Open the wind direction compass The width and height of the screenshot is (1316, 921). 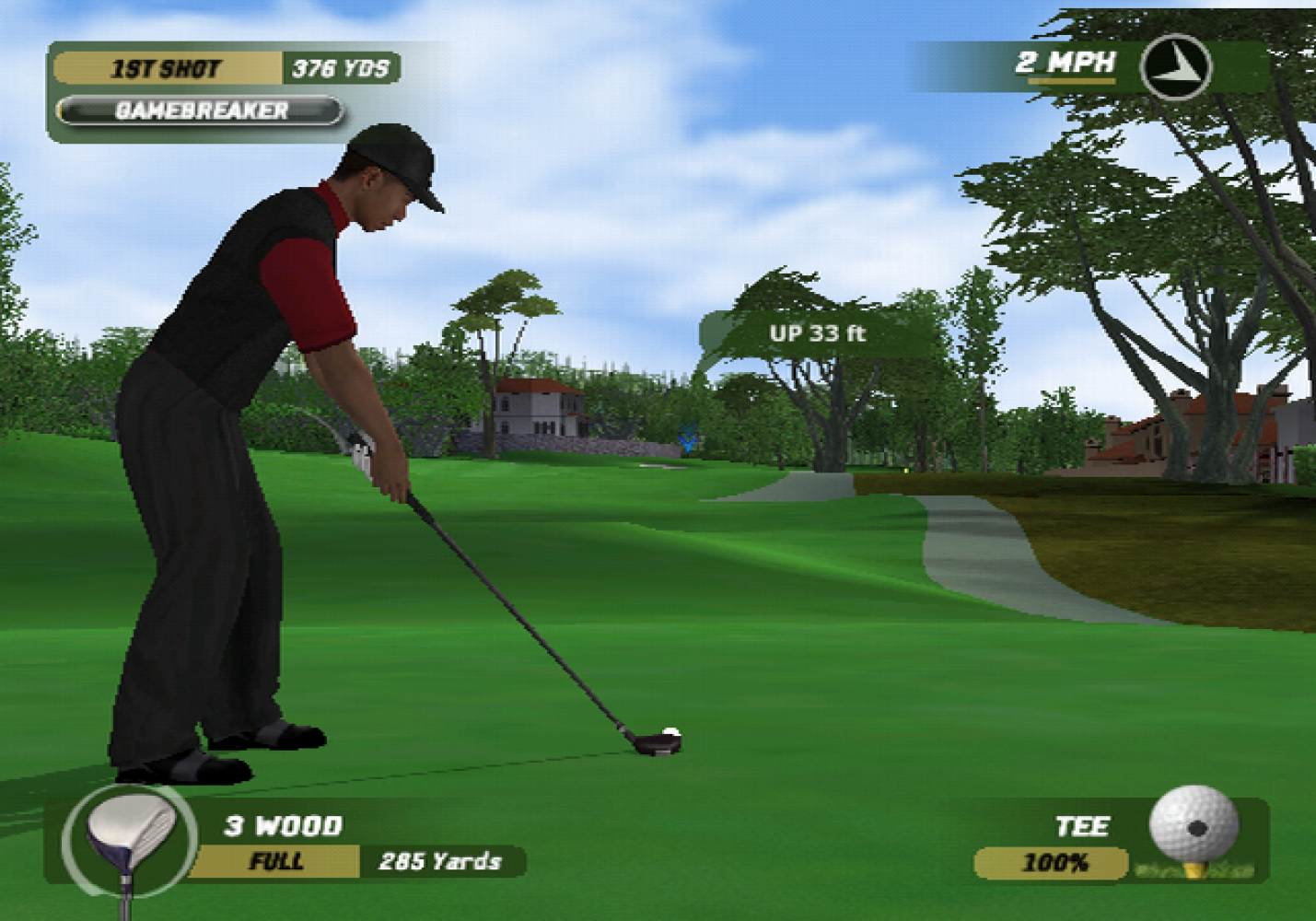[1174, 66]
